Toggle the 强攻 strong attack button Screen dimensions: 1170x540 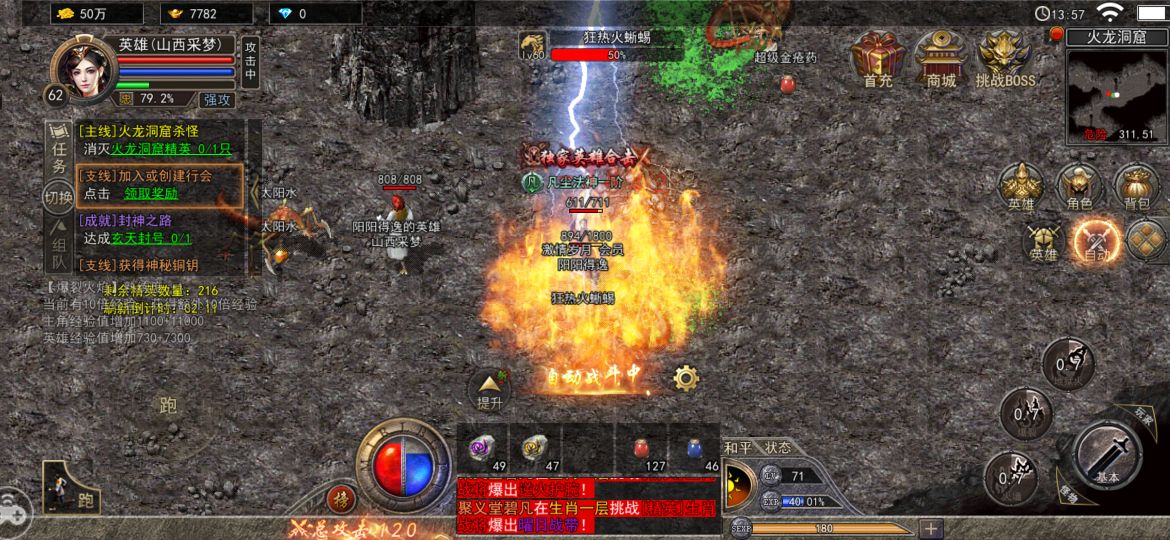217,99
